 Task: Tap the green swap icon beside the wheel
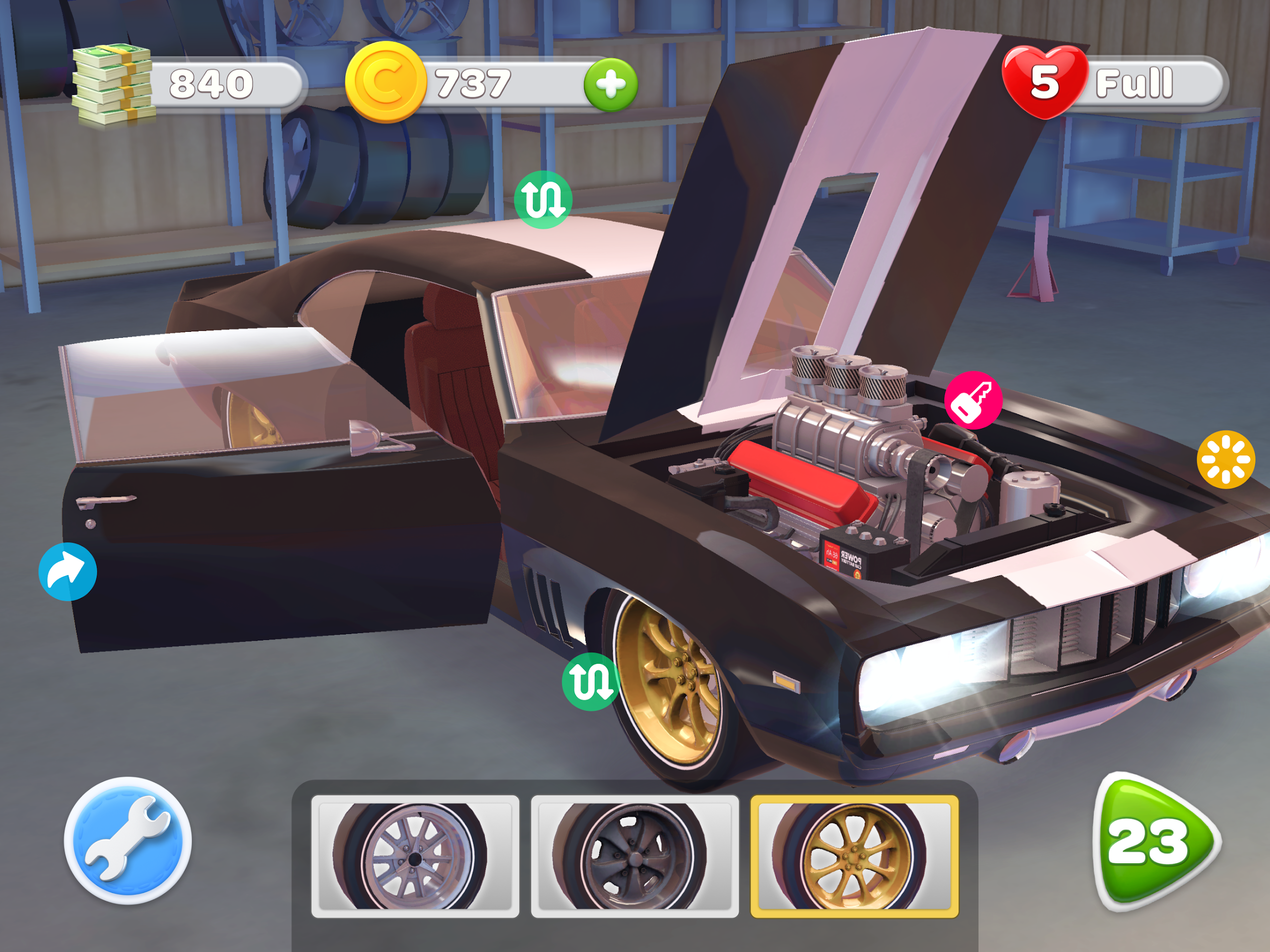tap(590, 682)
